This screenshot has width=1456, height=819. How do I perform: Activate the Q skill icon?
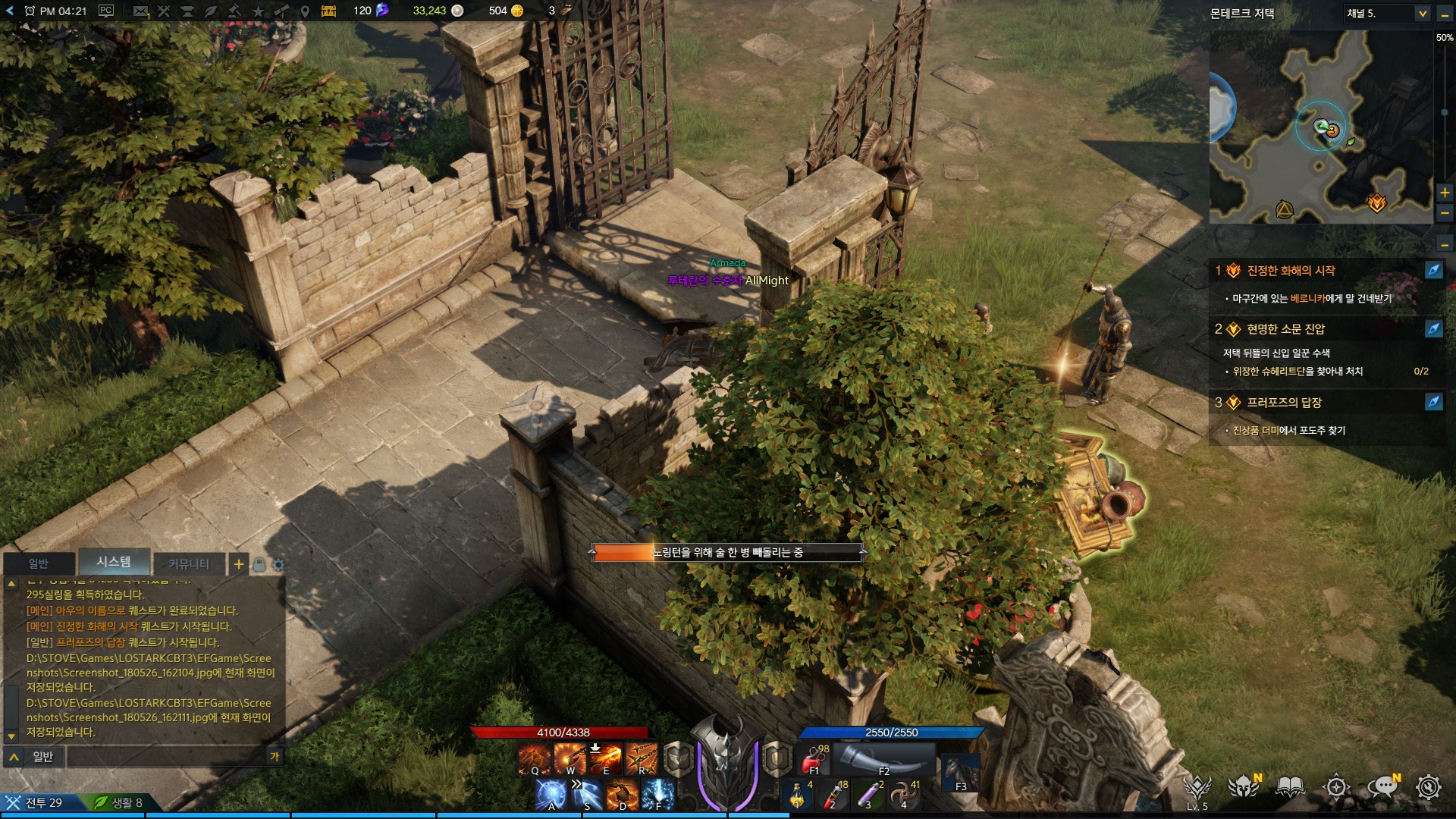[x=535, y=758]
